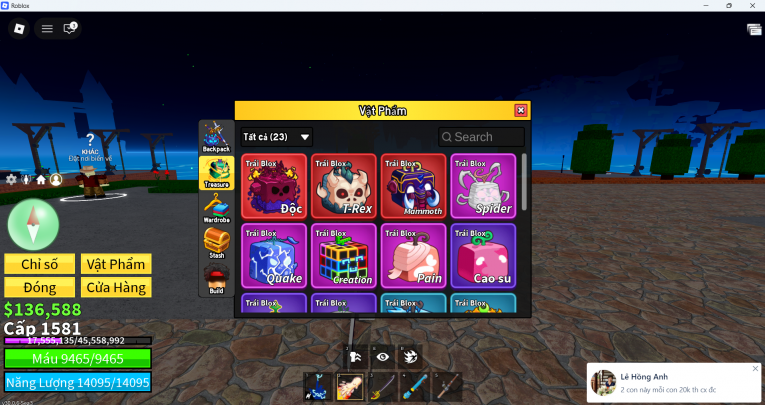Screen dimensions: 765x405
Task: Choose the Mammoth fruit item
Action: 413,185
